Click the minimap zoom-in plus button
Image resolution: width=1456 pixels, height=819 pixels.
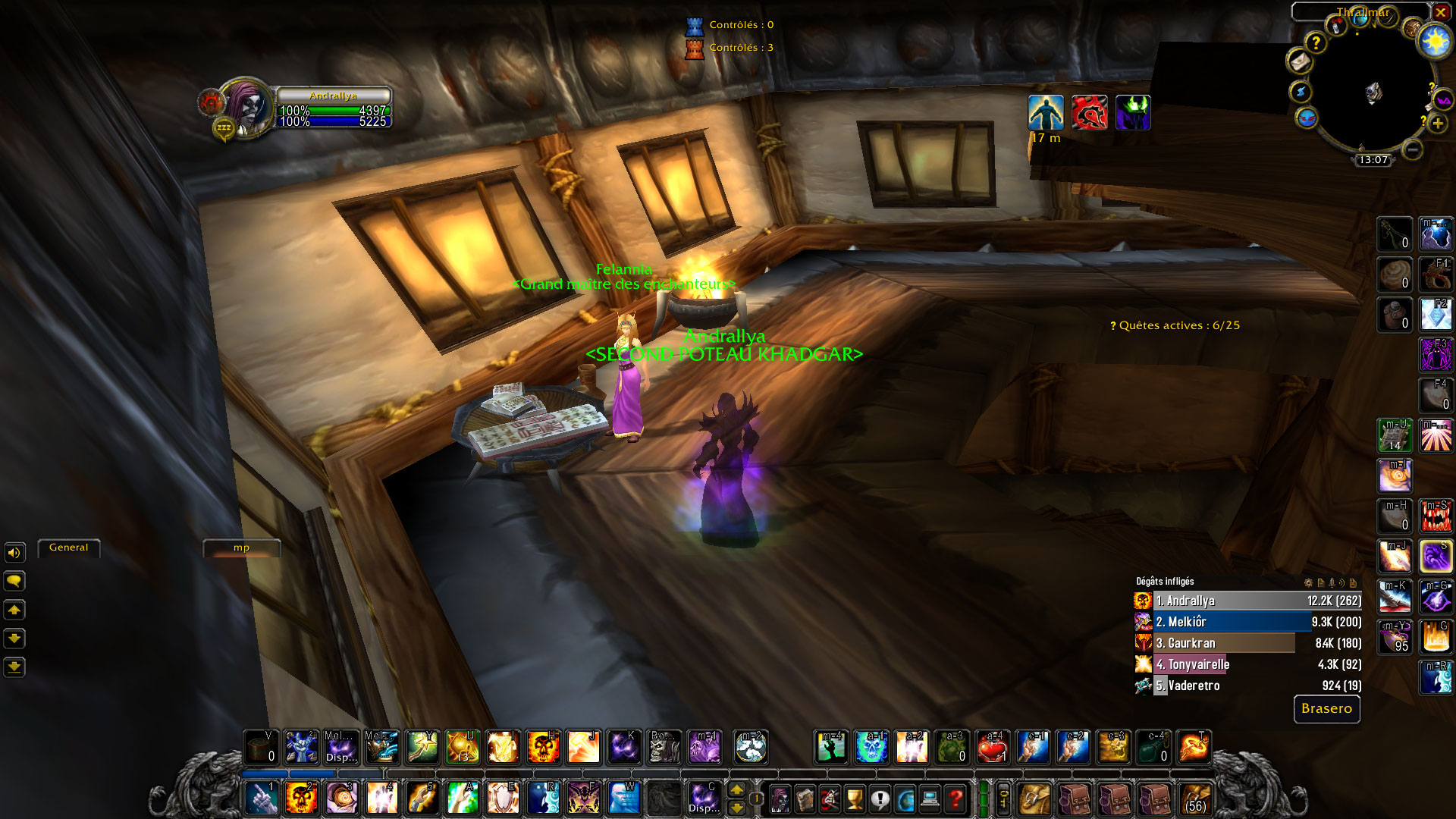click(x=1438, y=123)
